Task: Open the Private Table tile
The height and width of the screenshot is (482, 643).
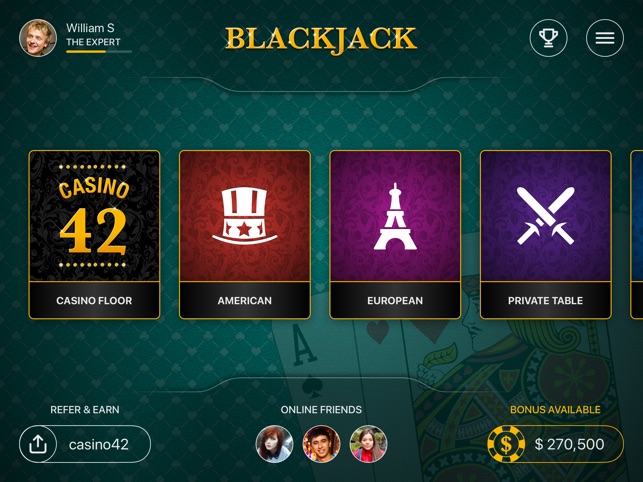Action: (x=545, y=234)
